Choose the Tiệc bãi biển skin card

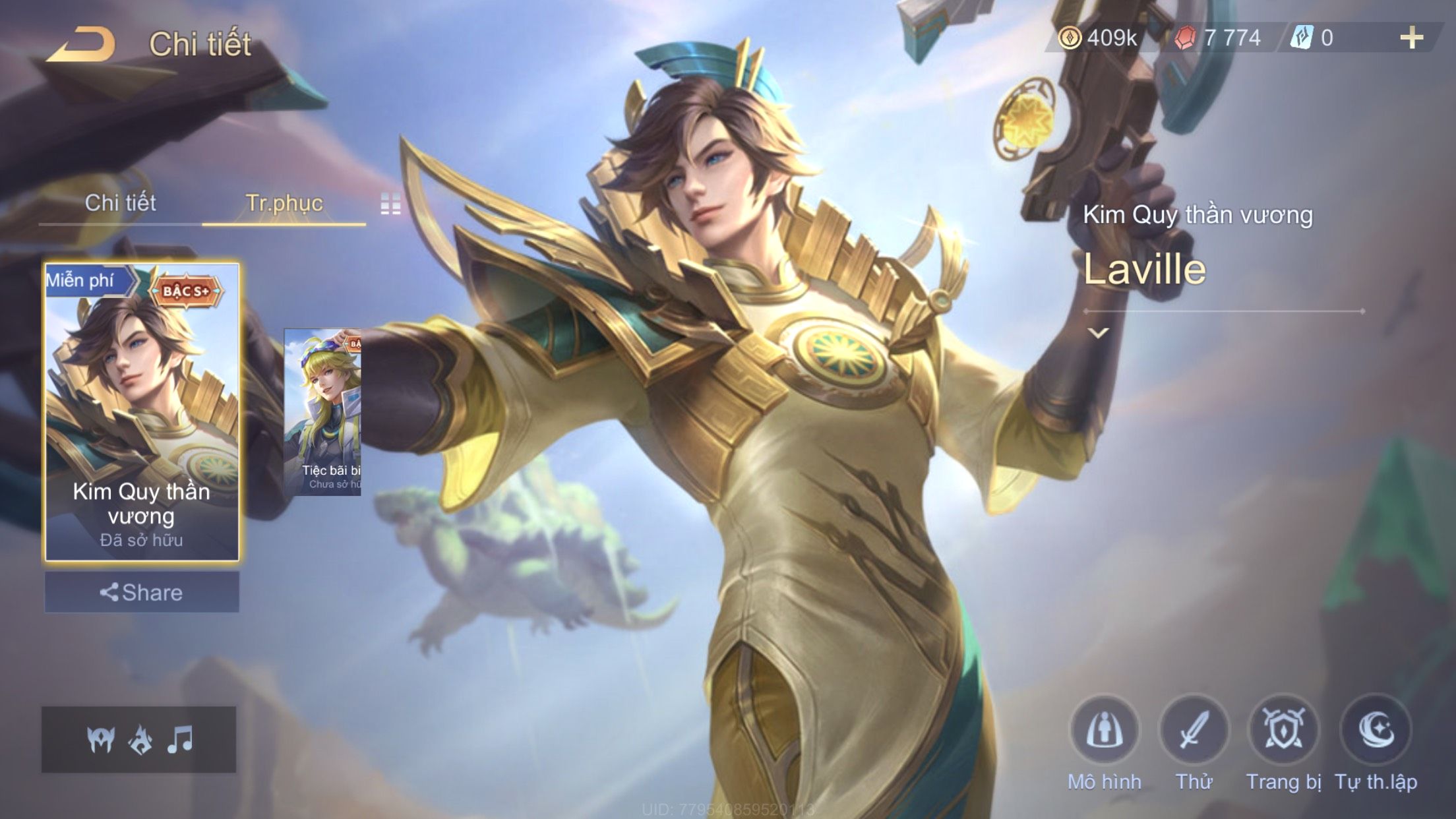click(x=322, y=412)
